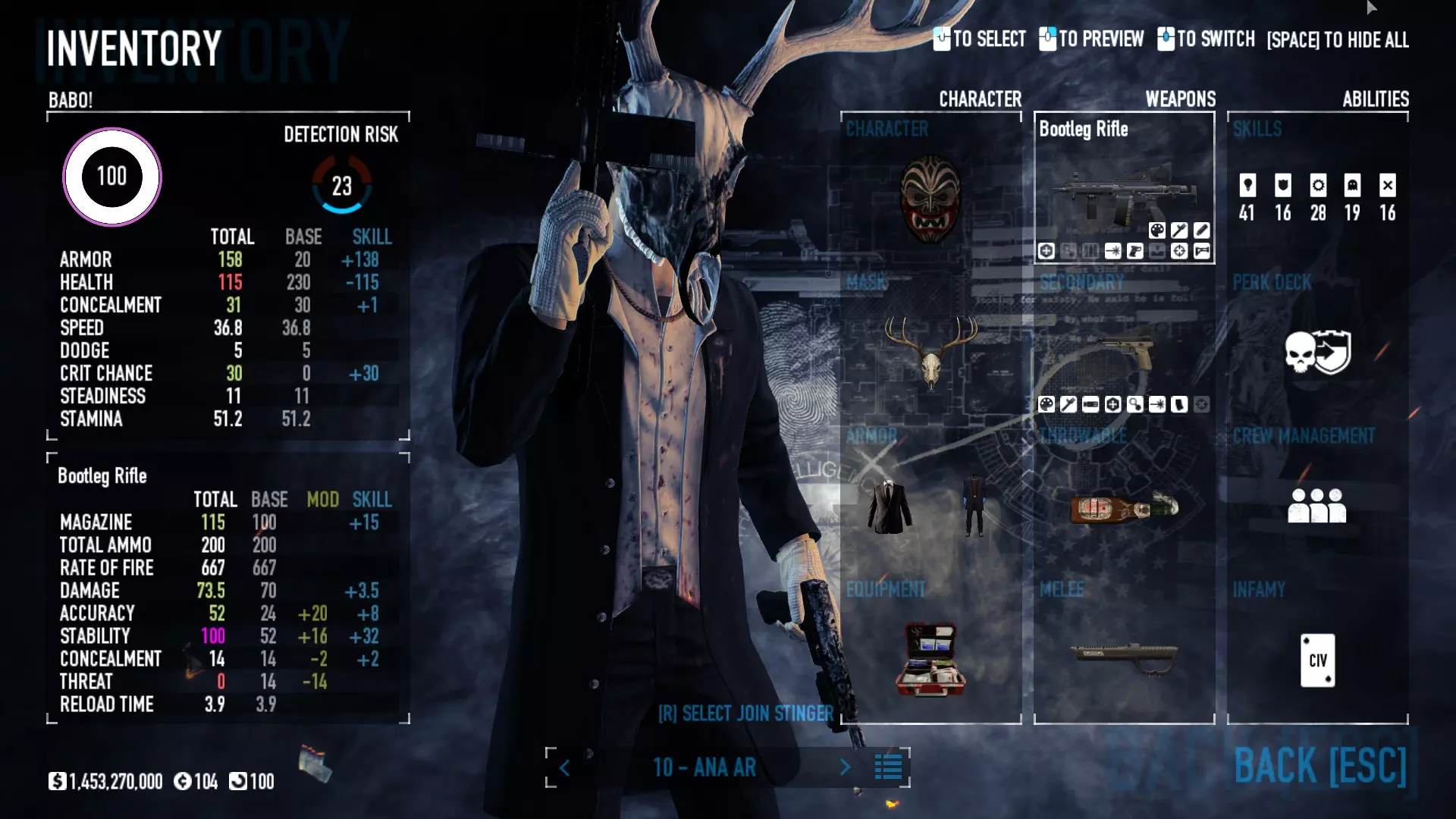Select the full-body outfit slot
Screen dimensions: 1456x819
click(974, 505)
